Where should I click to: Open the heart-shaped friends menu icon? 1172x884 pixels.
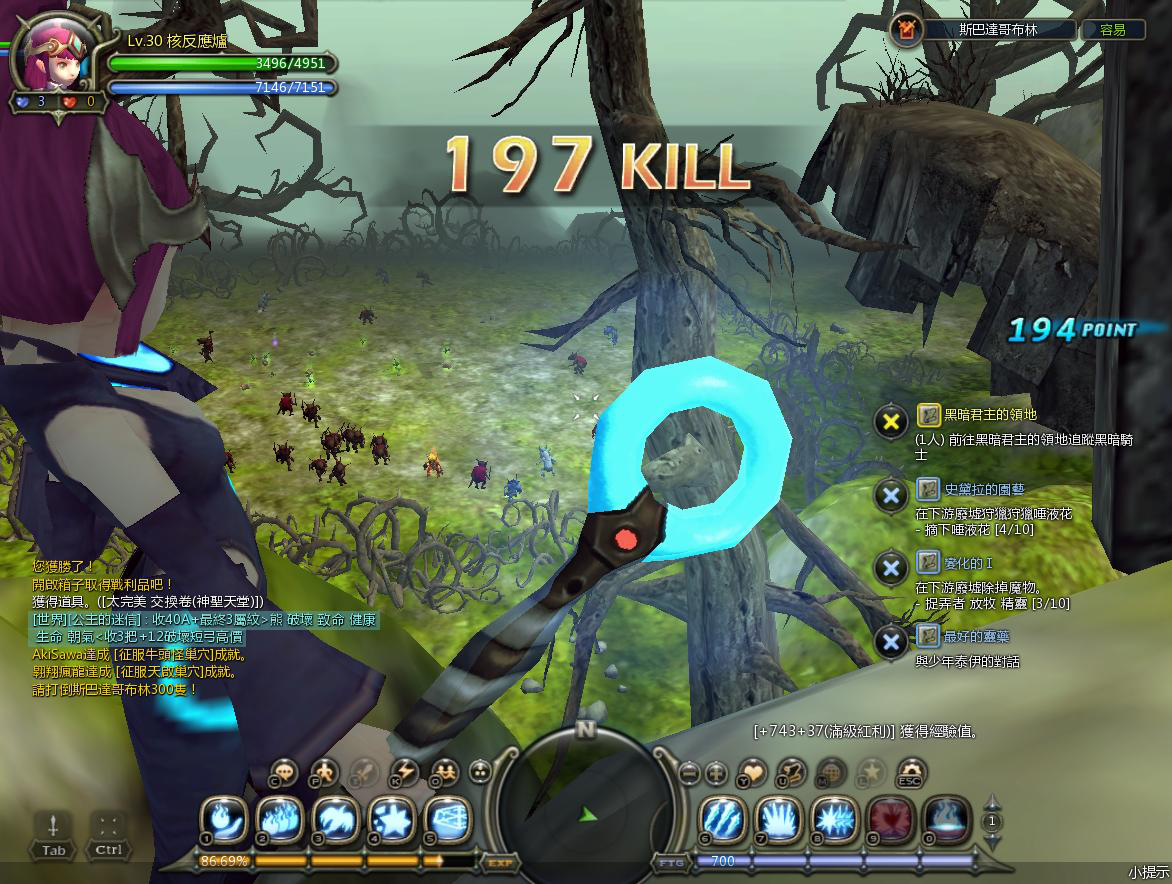pyautogui.click(x=753, y=771)
